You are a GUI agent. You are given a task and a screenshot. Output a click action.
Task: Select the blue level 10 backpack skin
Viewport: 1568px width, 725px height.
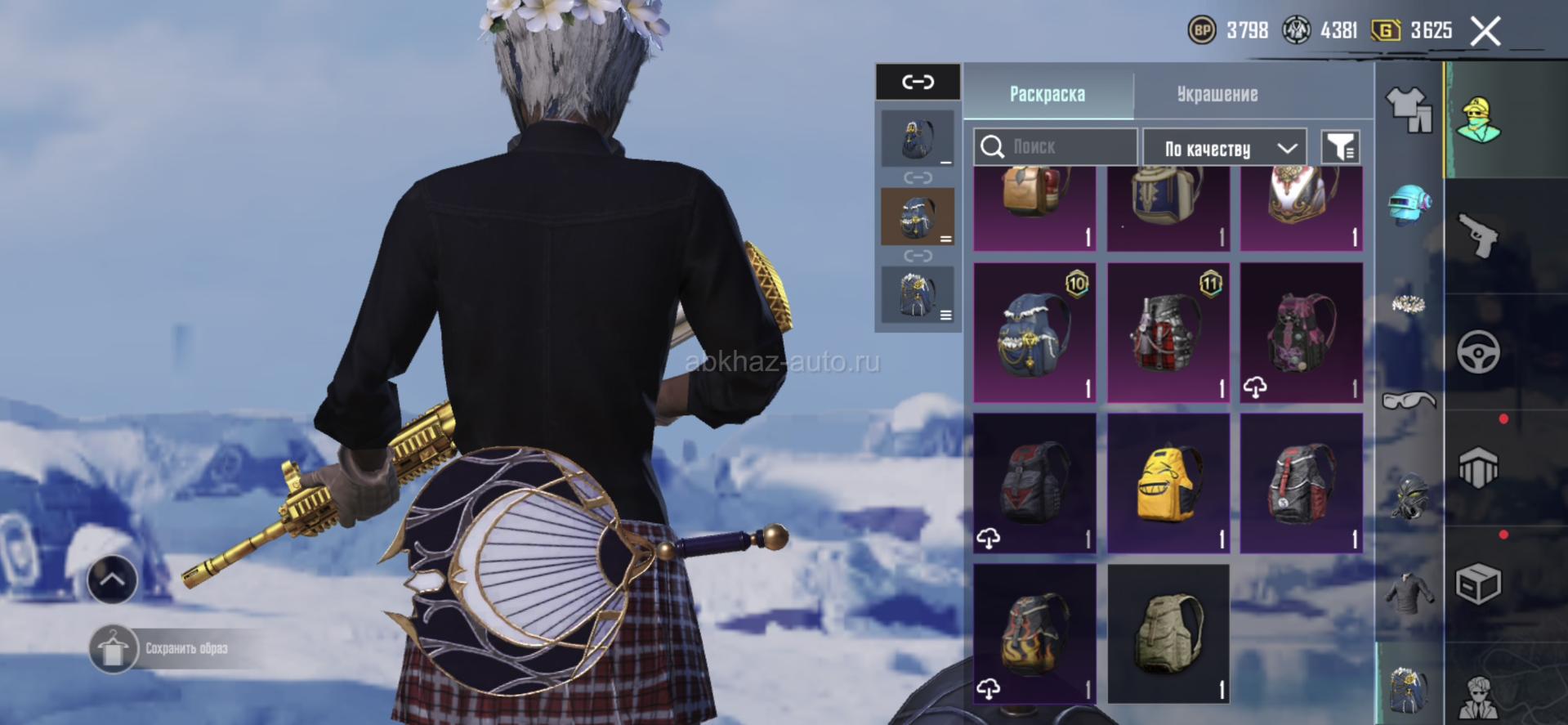1034,332
